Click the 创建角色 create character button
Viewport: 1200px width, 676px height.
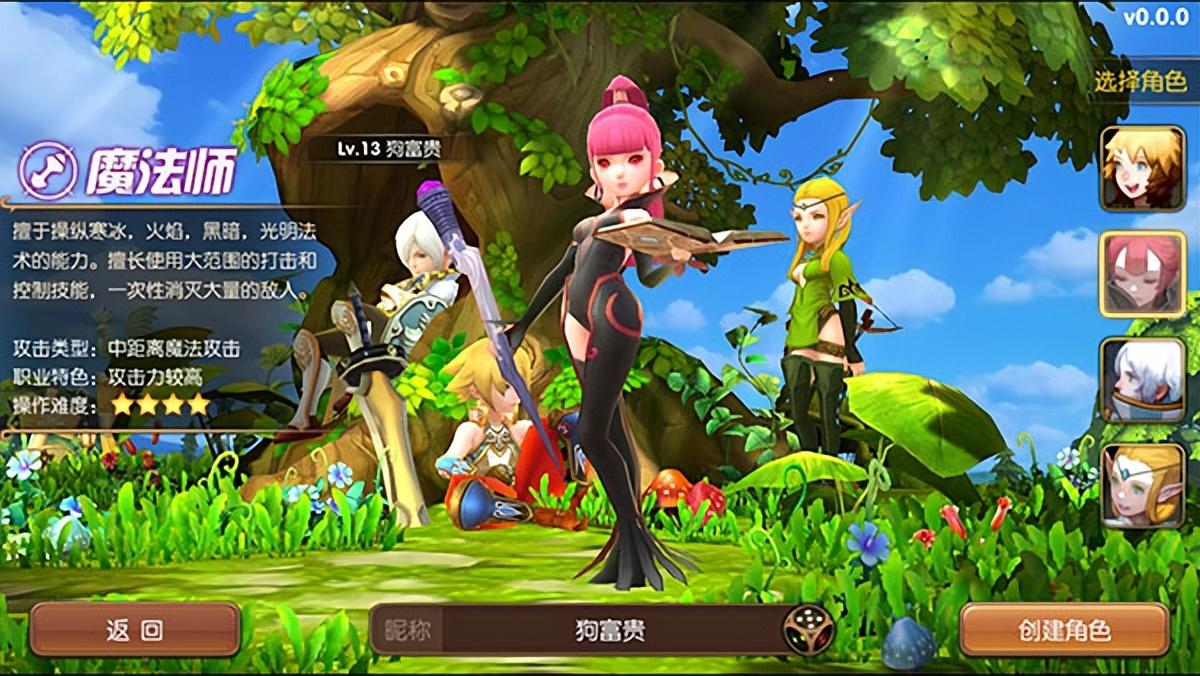pyautogui.click(x=1064, y=630)
